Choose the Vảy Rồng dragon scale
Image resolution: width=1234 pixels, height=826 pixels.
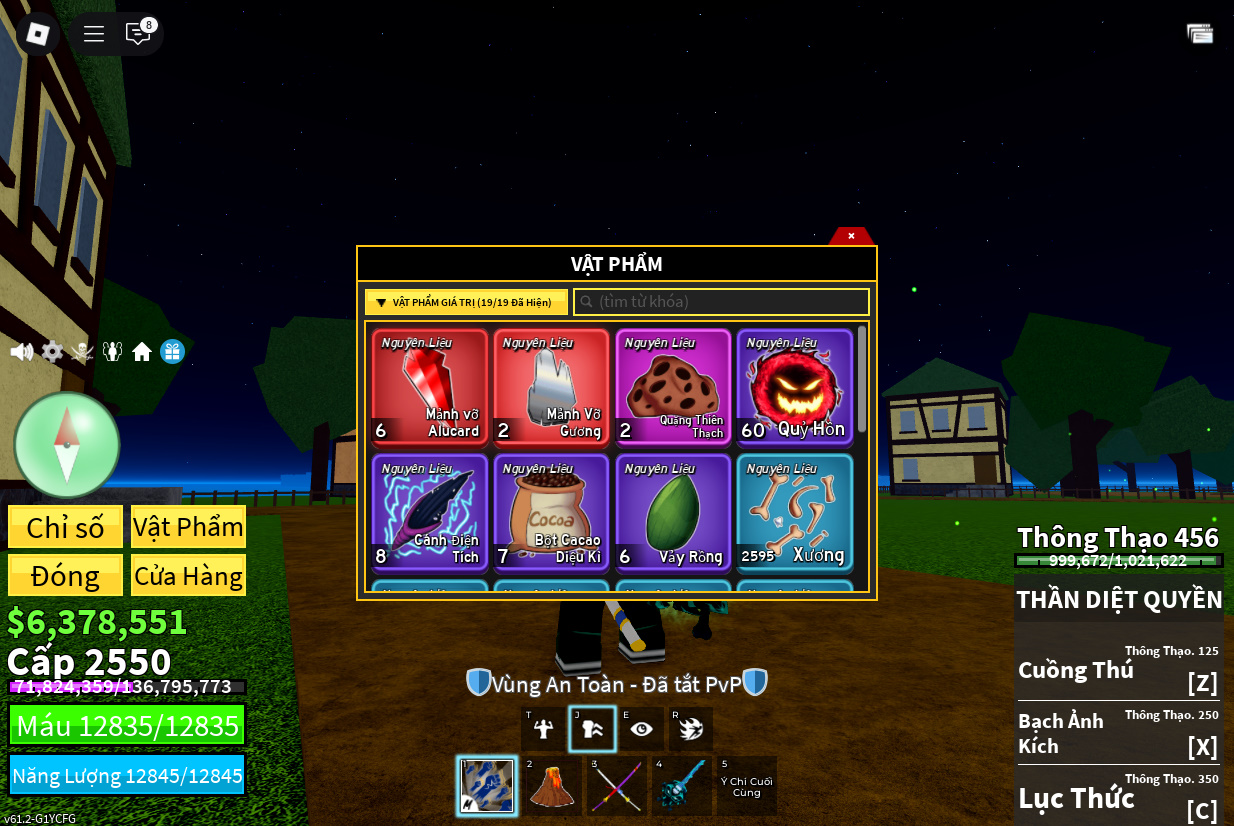[x=673, y=512]
